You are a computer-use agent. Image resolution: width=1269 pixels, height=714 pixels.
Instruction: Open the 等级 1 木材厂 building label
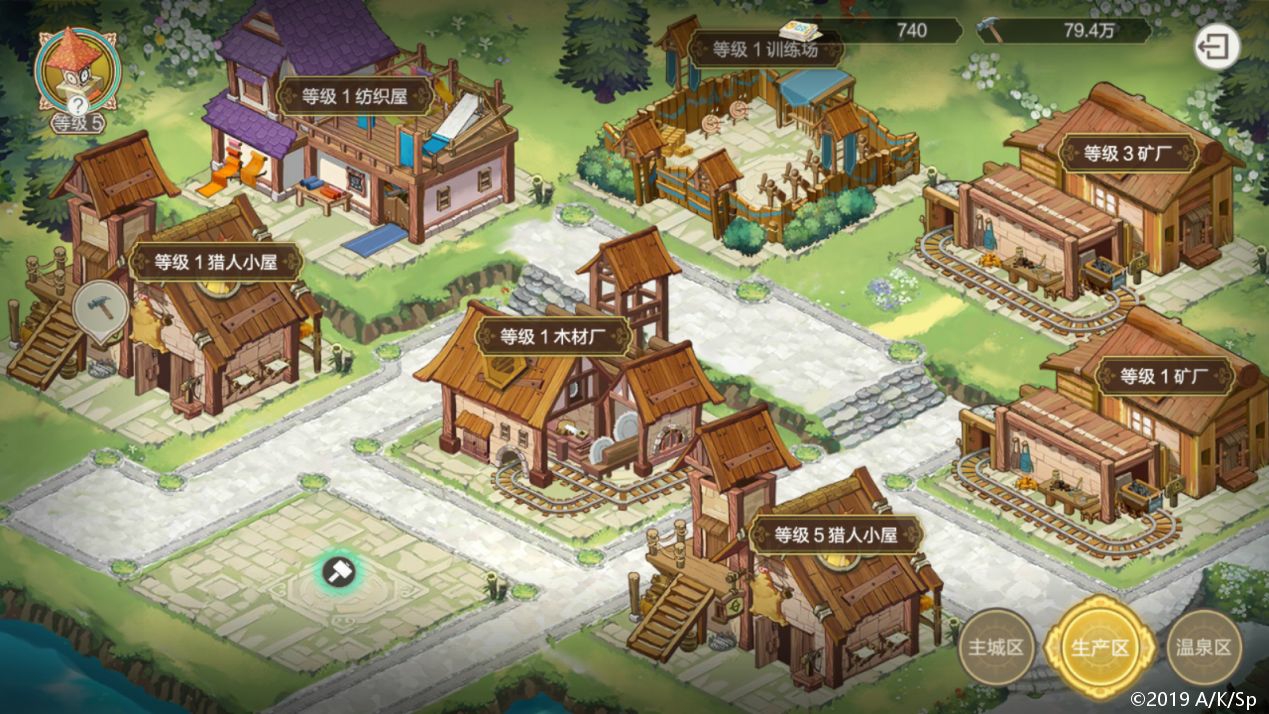click(552, 337)
